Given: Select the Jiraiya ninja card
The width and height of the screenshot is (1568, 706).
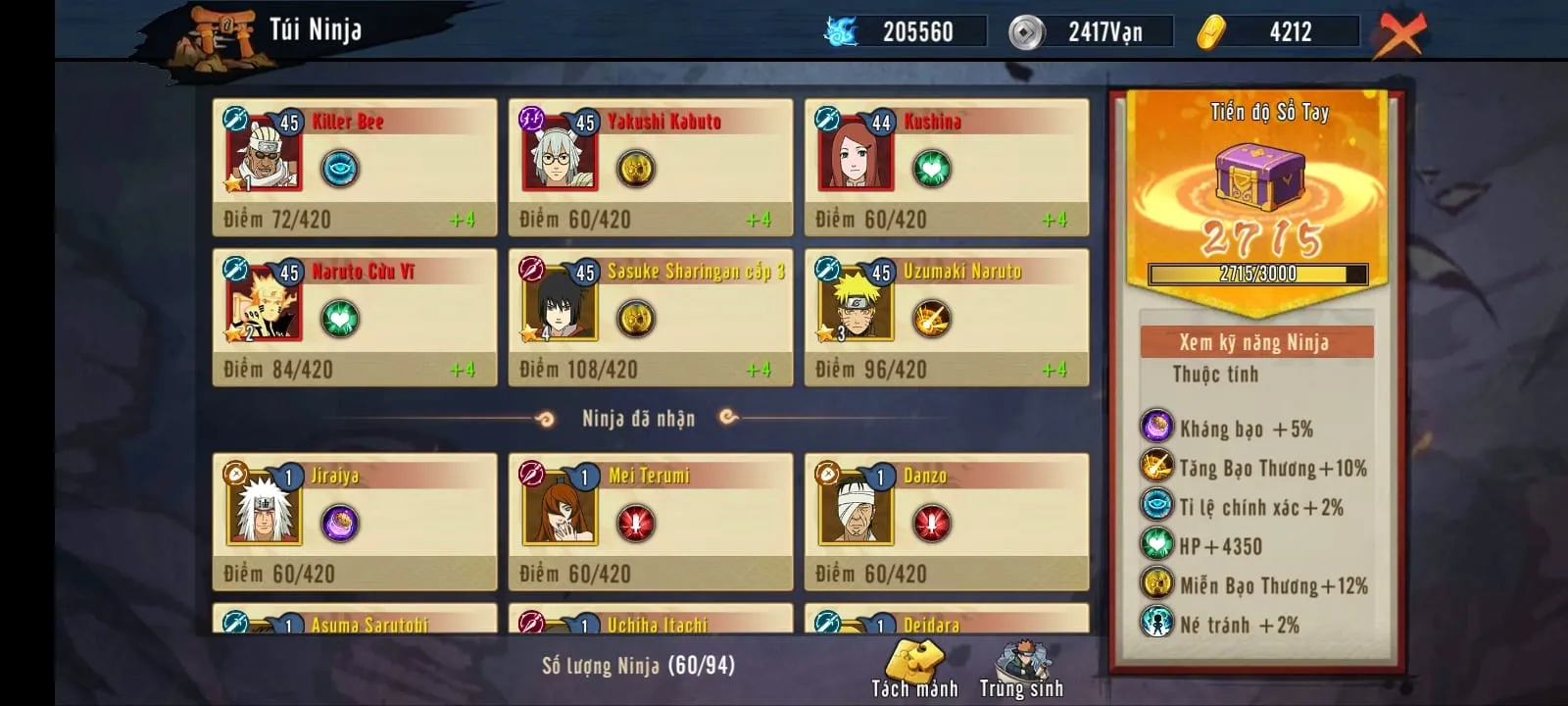Looking at the screenshot, I should pos(355,521).
